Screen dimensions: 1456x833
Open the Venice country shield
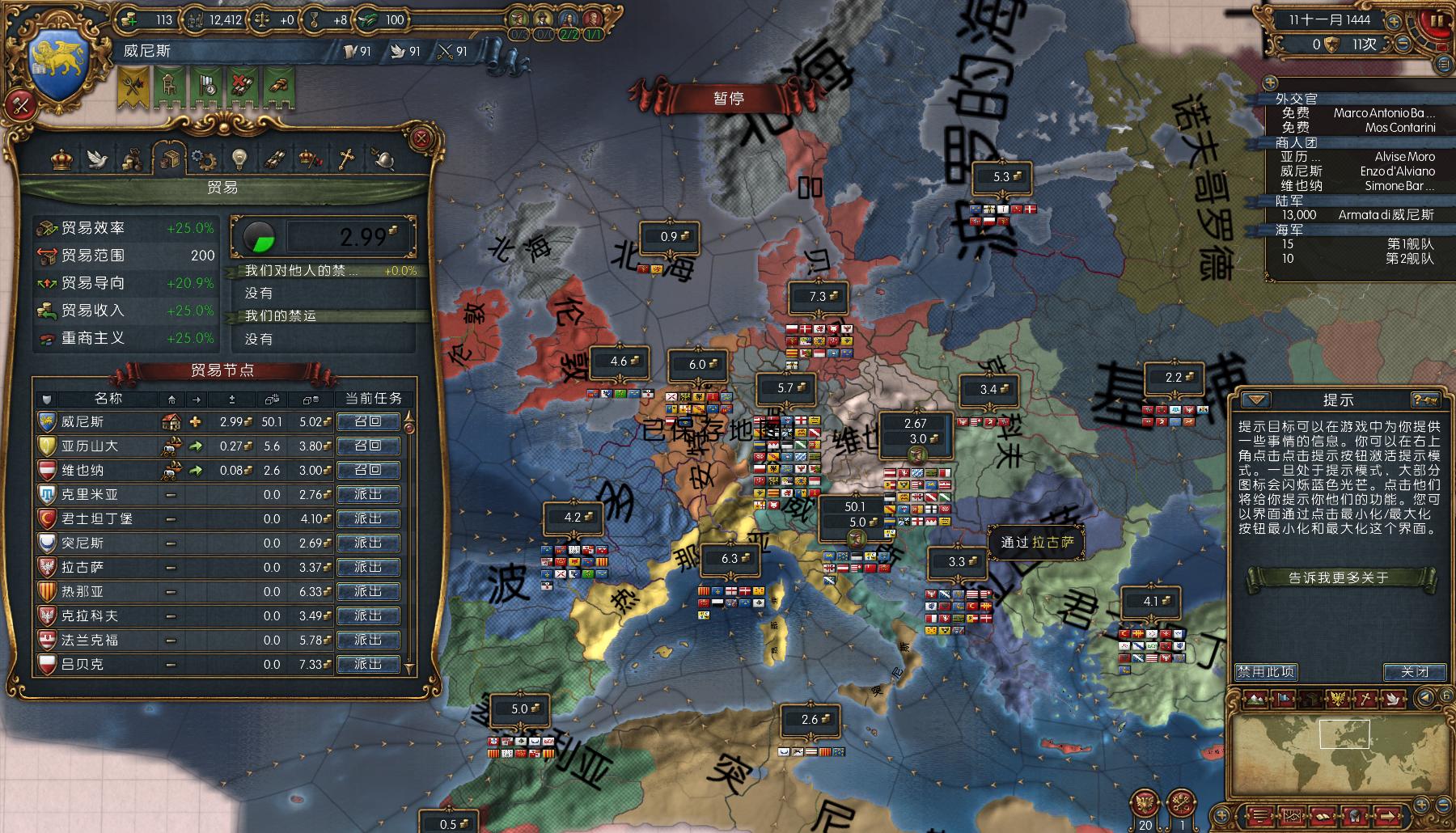coord(62,69)
